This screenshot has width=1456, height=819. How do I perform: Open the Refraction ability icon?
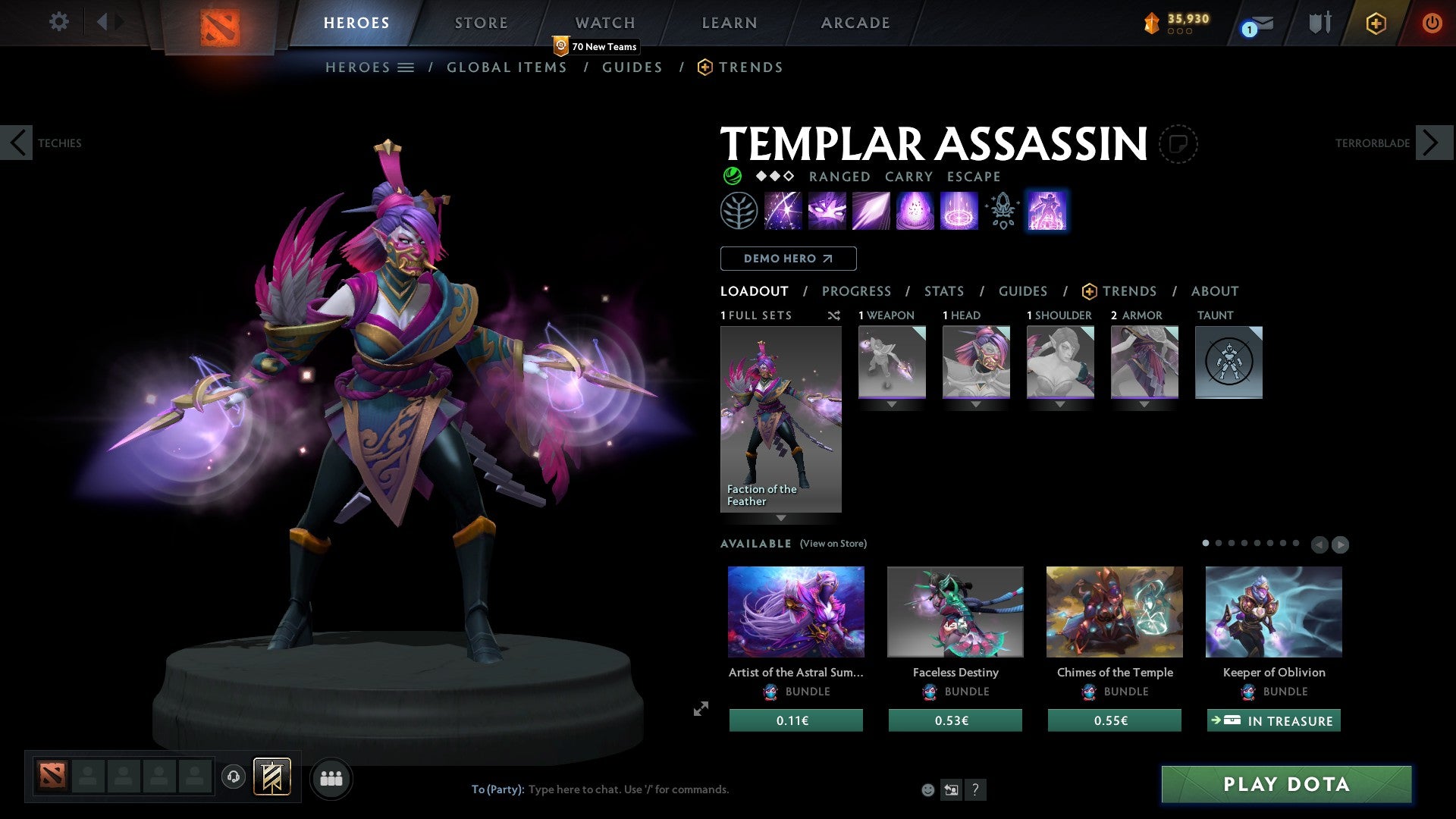(x=782, y=210)
